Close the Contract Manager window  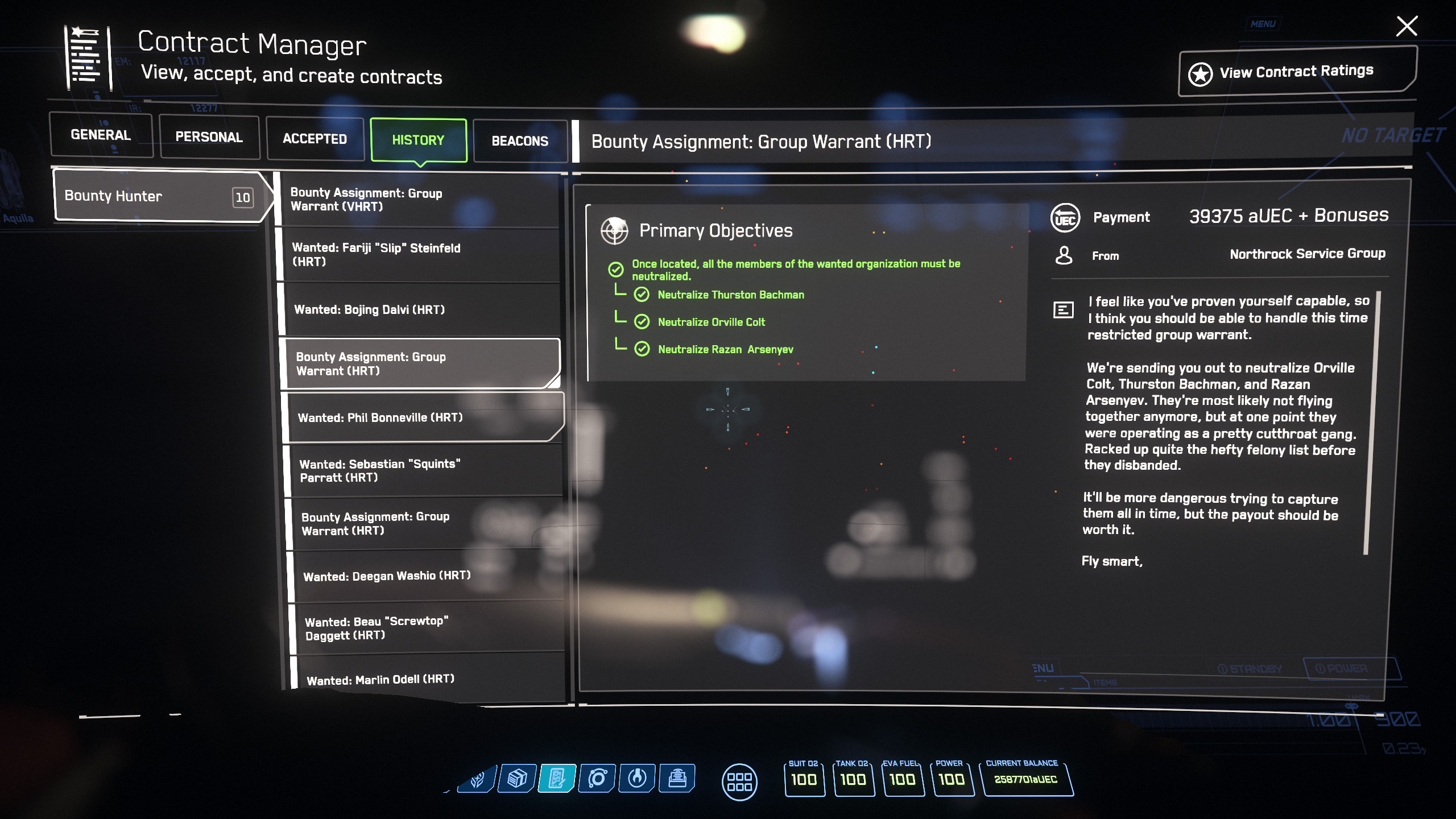[1407, 26]
